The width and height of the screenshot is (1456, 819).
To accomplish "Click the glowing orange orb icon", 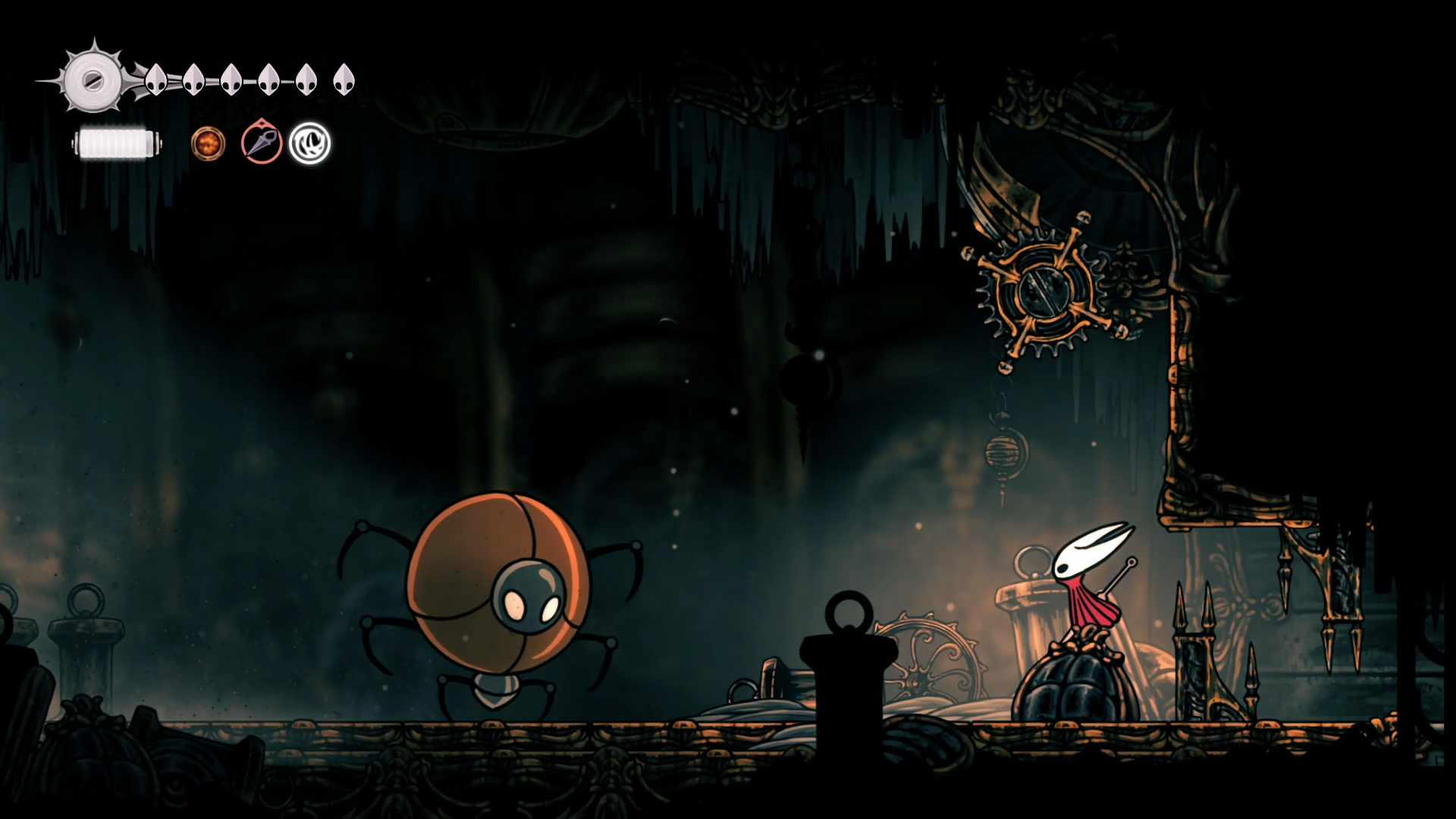I will pos(208,143).
